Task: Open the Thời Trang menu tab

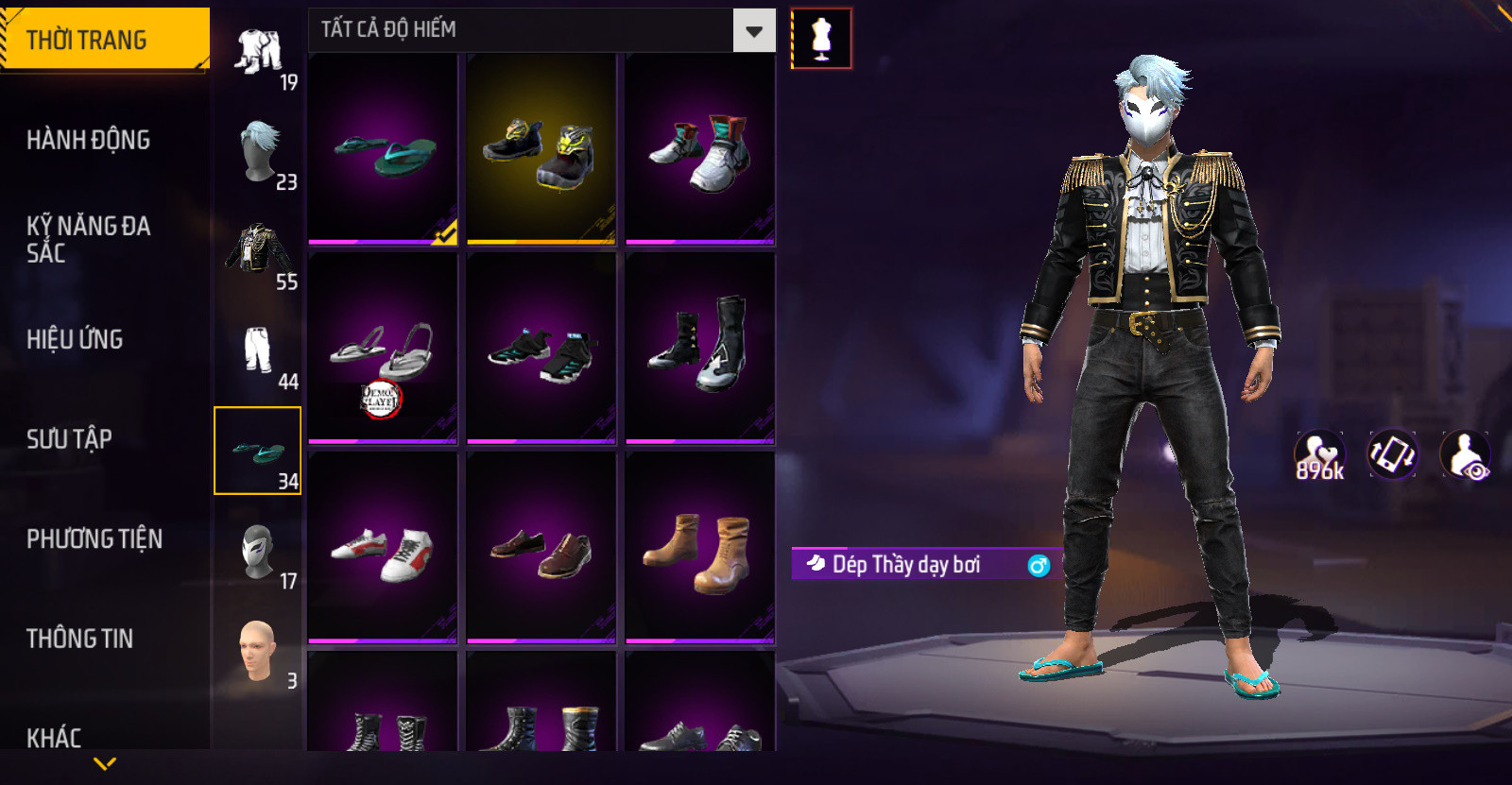Action: pyautogui.click(x=104, y=40)
